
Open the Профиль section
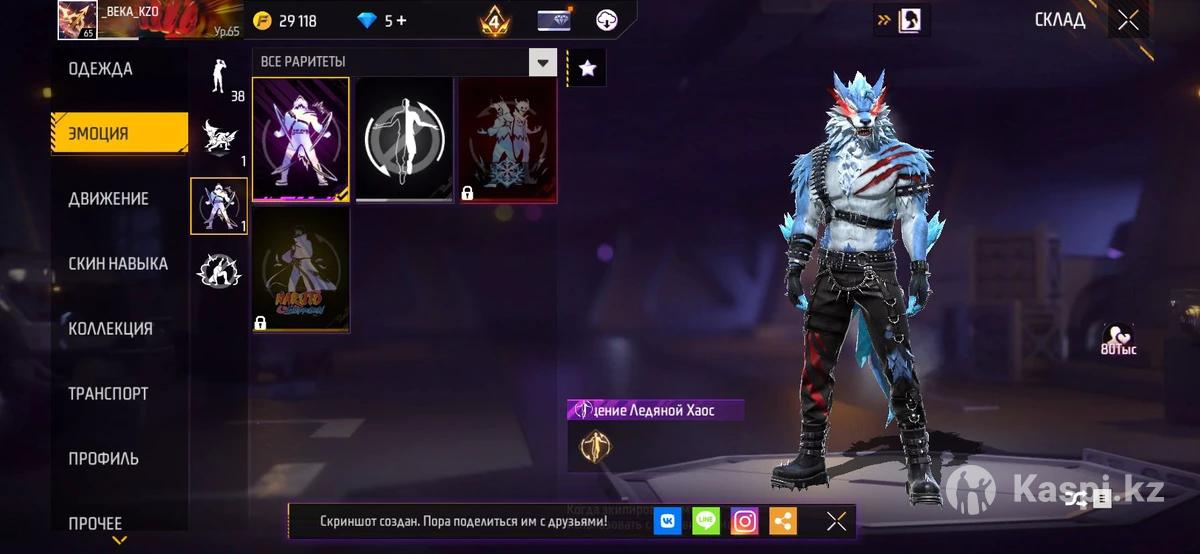pyautogui.click(x=103, y=459)
